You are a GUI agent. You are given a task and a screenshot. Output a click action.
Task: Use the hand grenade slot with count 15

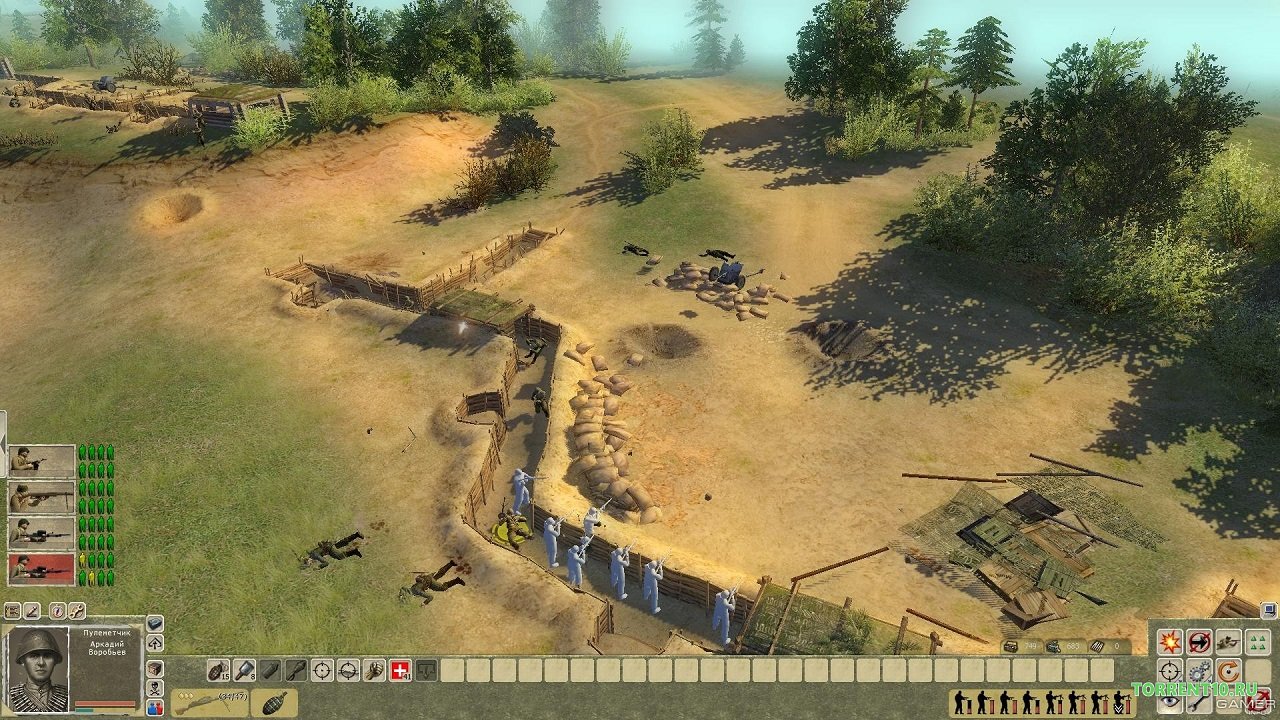pos(218,670)
